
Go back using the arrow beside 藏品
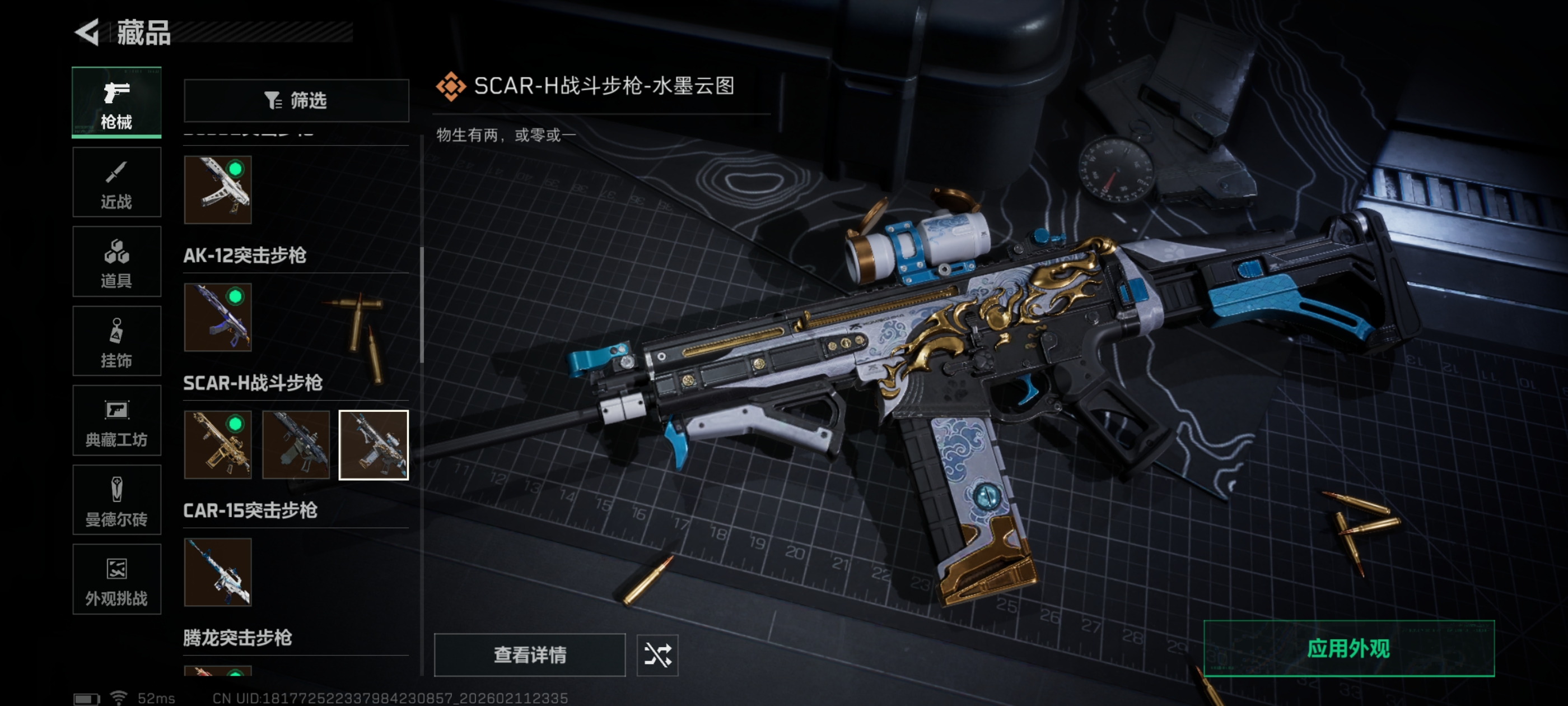point(87,32)
